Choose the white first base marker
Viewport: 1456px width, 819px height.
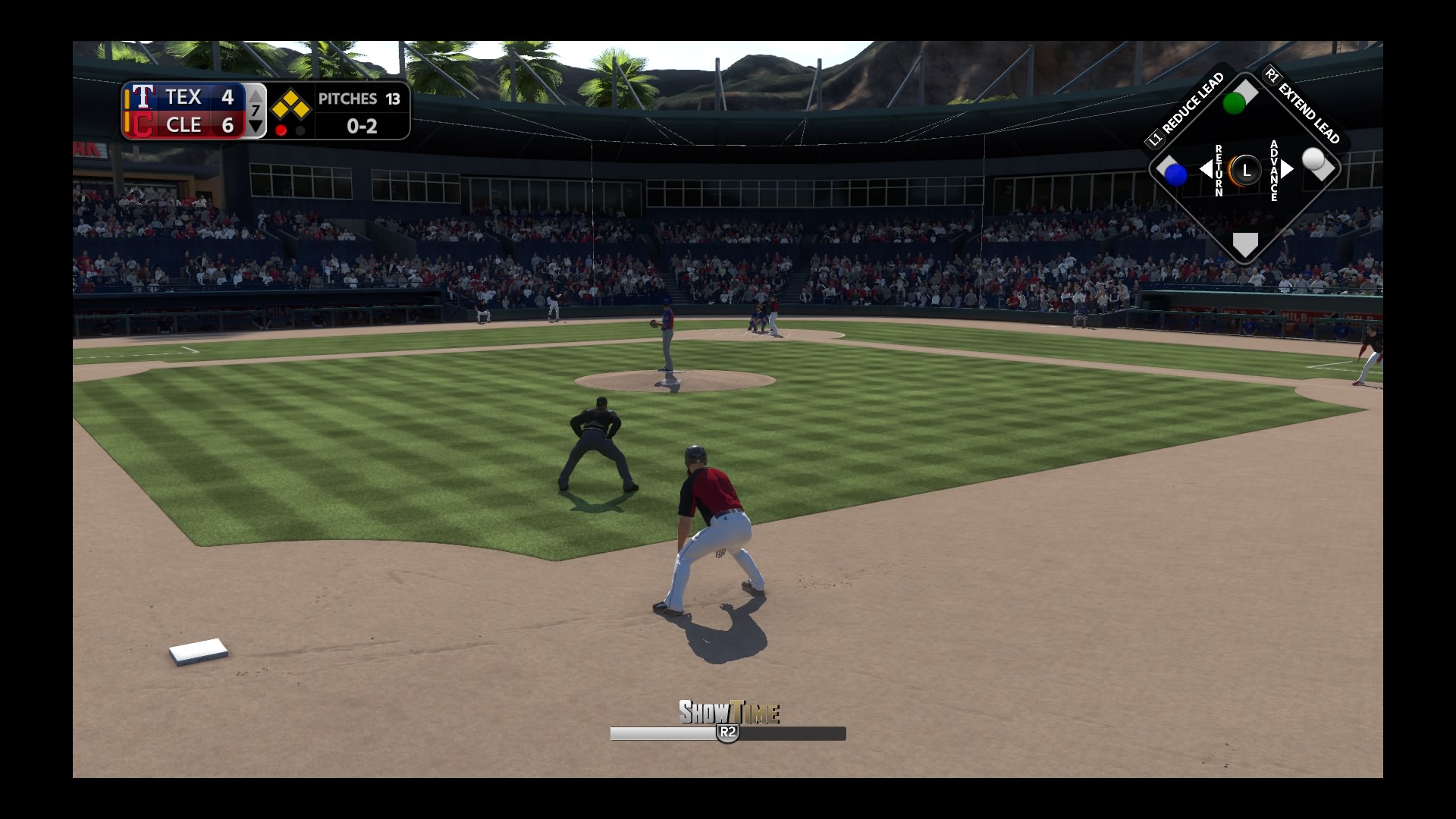tap(1314, 160)
